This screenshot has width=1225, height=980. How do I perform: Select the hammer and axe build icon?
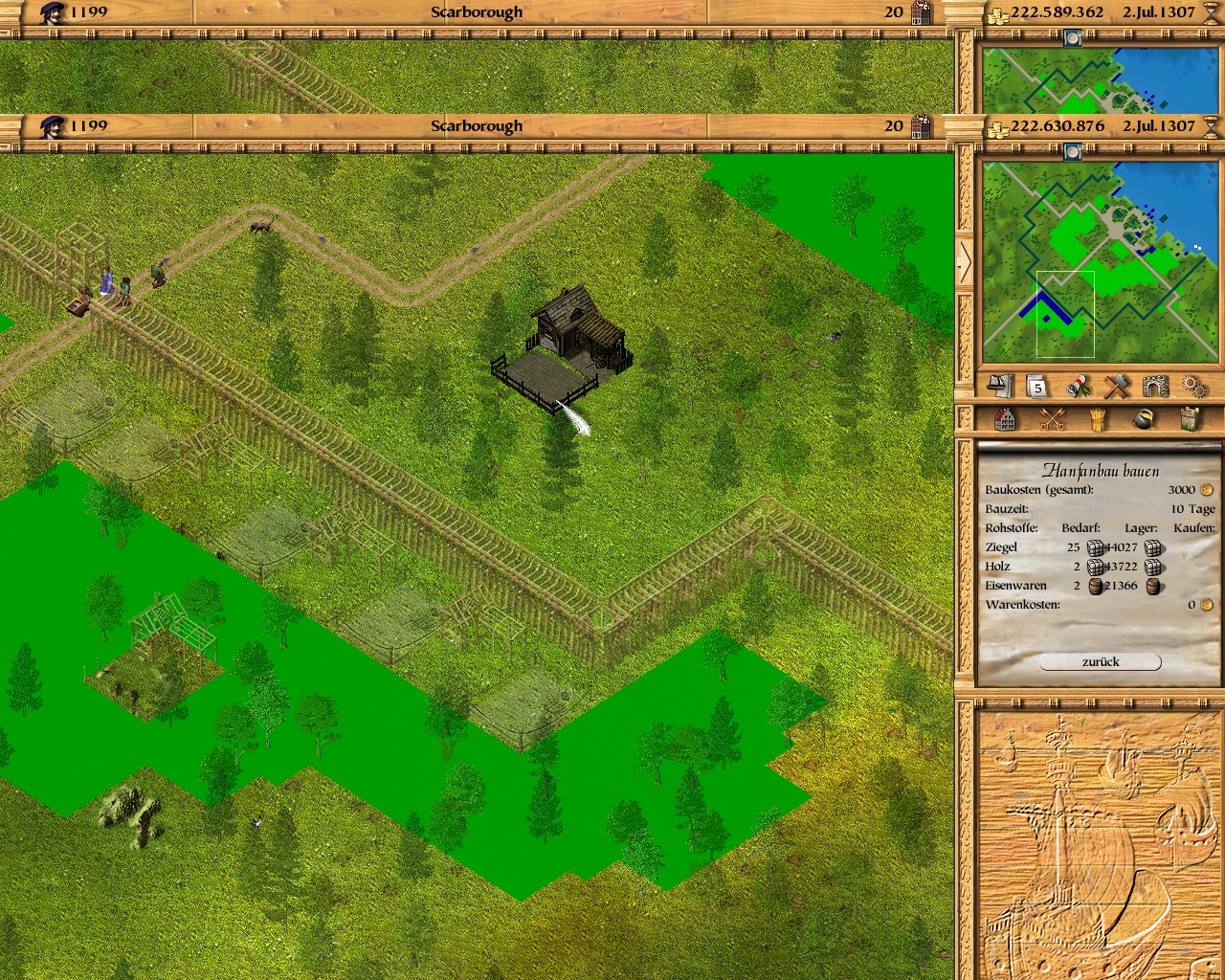tap(1117, 387)
